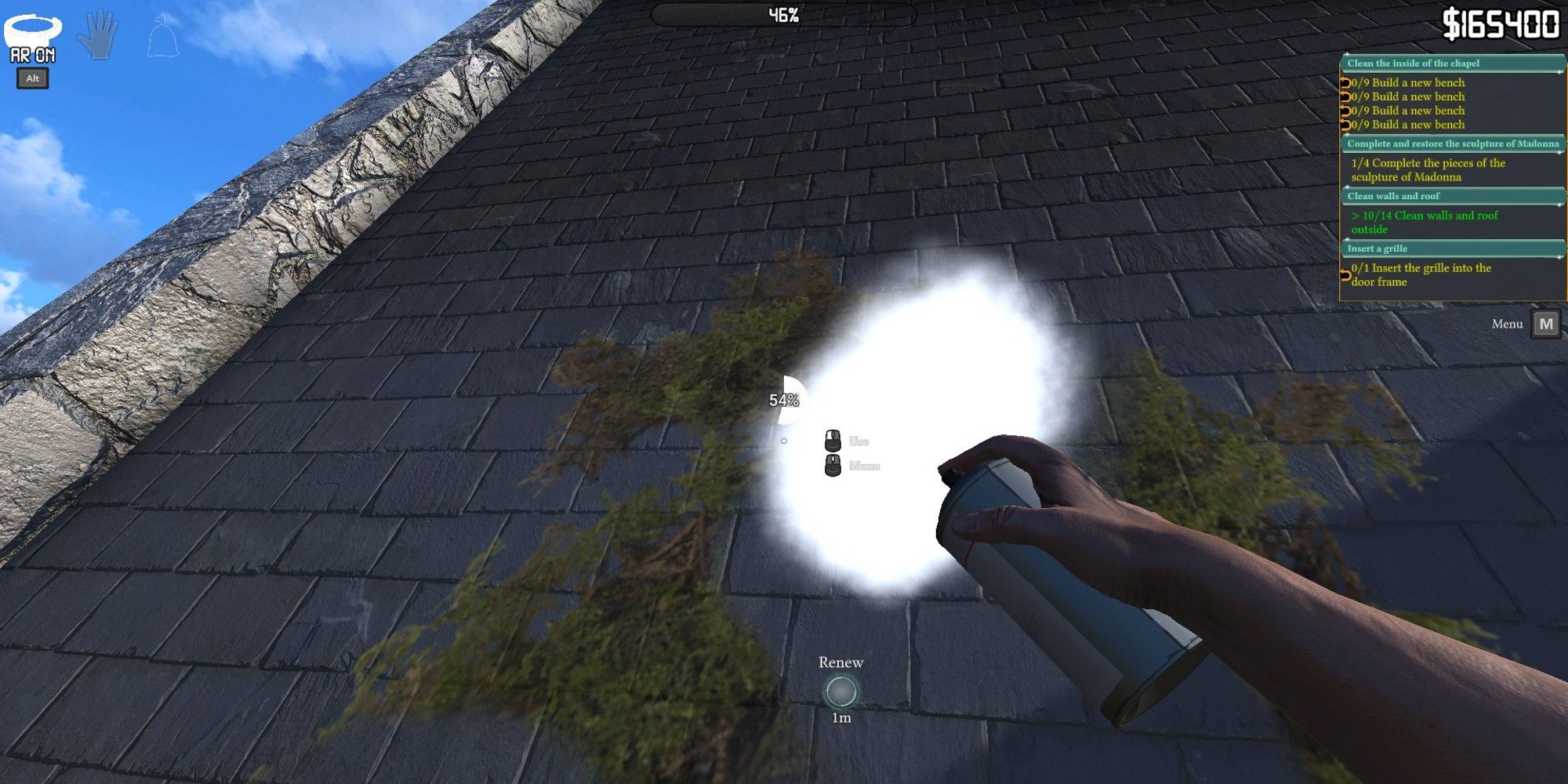
Task: Toggle the marker next to 'Insert the grille' objective
Action: [x=1344, y=273]
